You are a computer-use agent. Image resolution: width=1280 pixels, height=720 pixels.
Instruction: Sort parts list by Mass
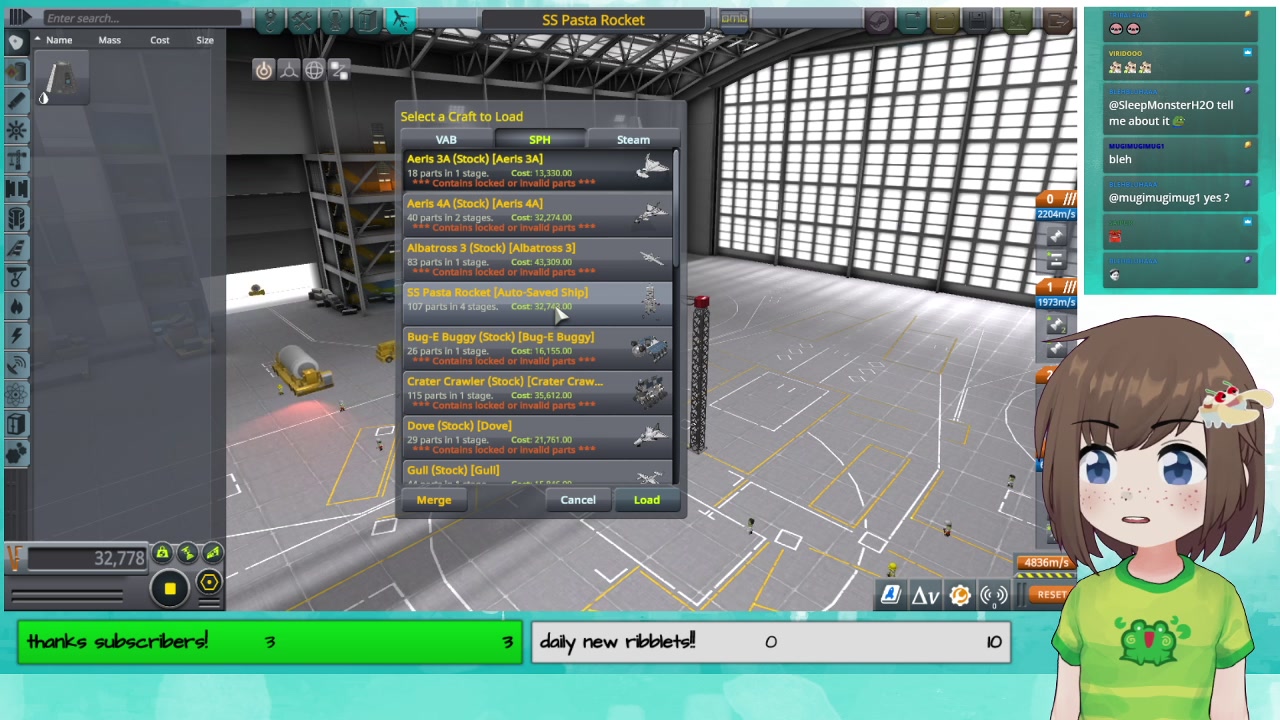[x=109, y=40]
